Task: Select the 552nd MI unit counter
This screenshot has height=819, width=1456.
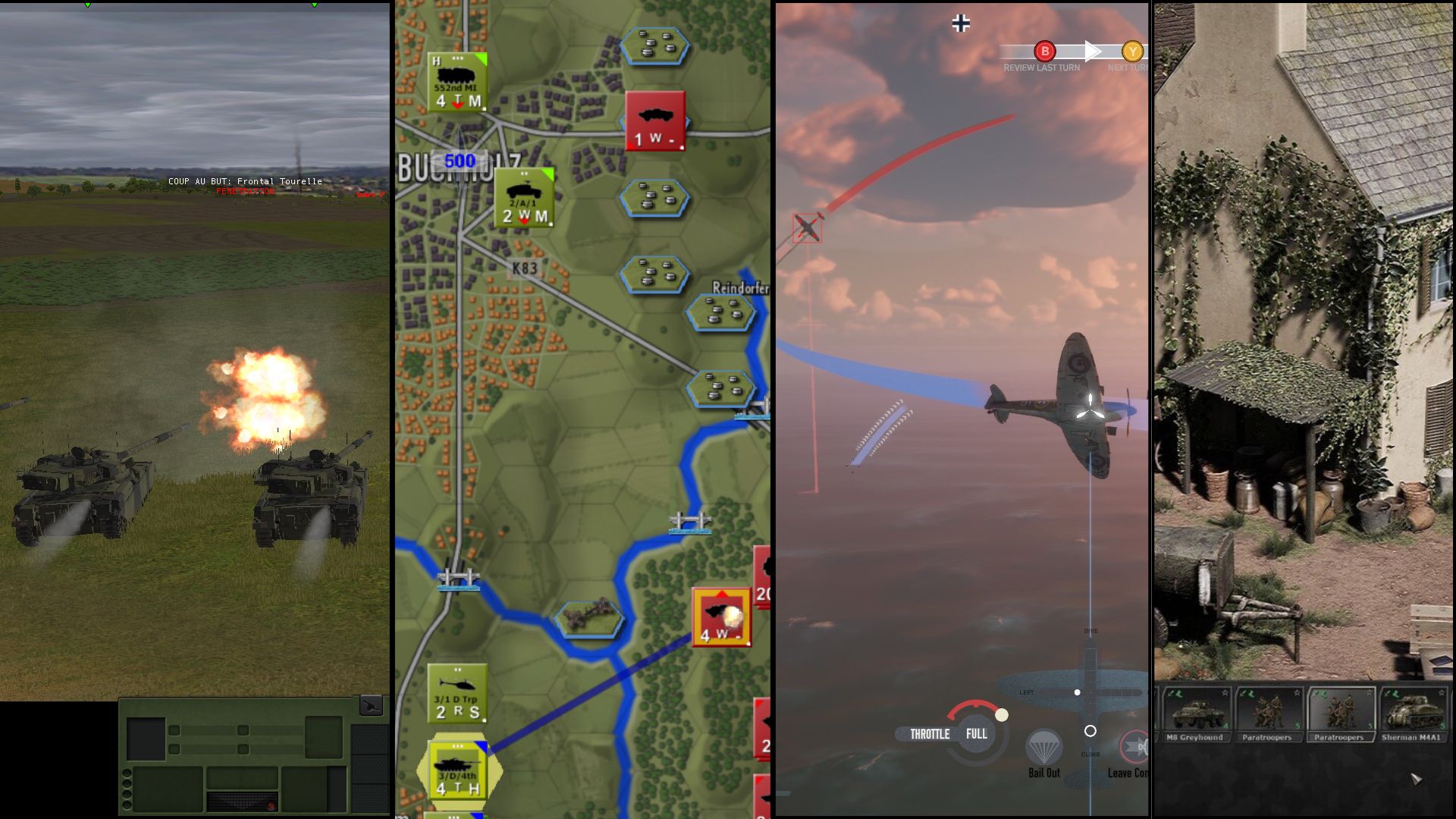Action: click(457, 83)
